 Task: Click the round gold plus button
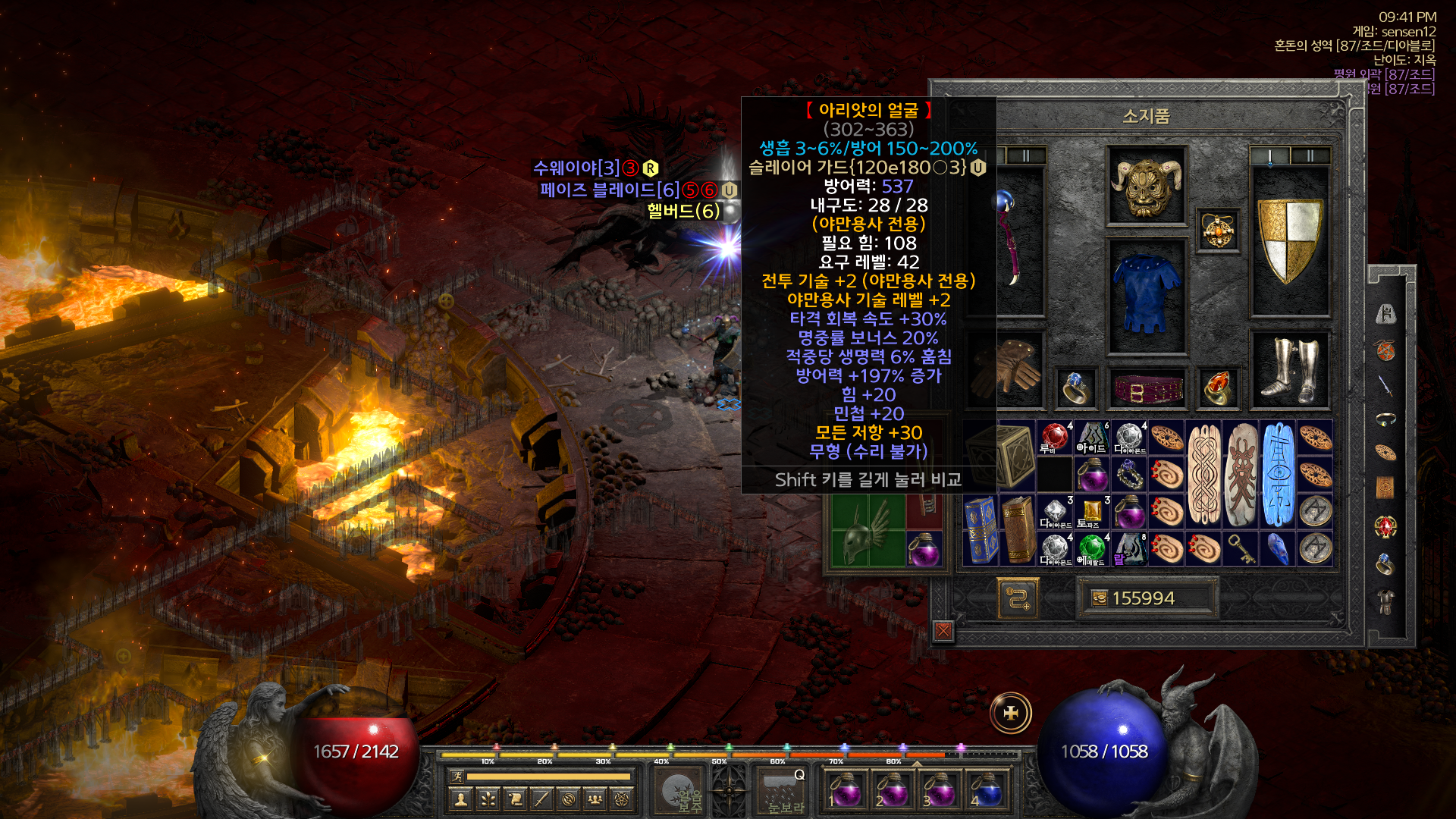pyautogui.click(x=1011, y=713)
